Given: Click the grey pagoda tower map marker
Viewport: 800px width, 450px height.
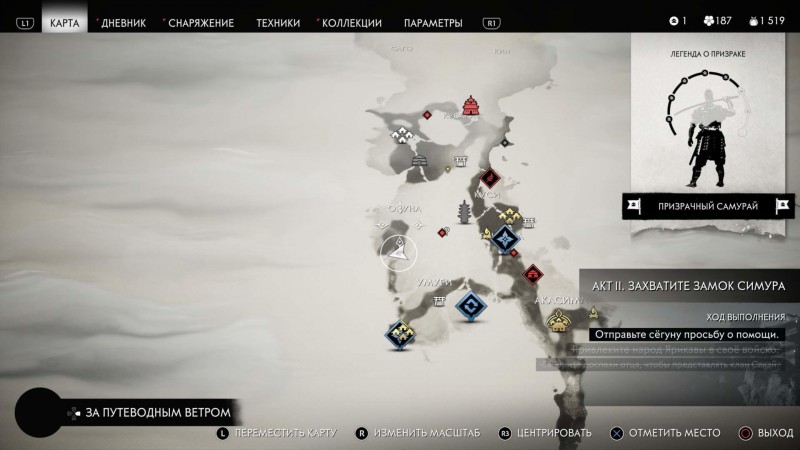Looking at the screenshot, I should point(465,212).
